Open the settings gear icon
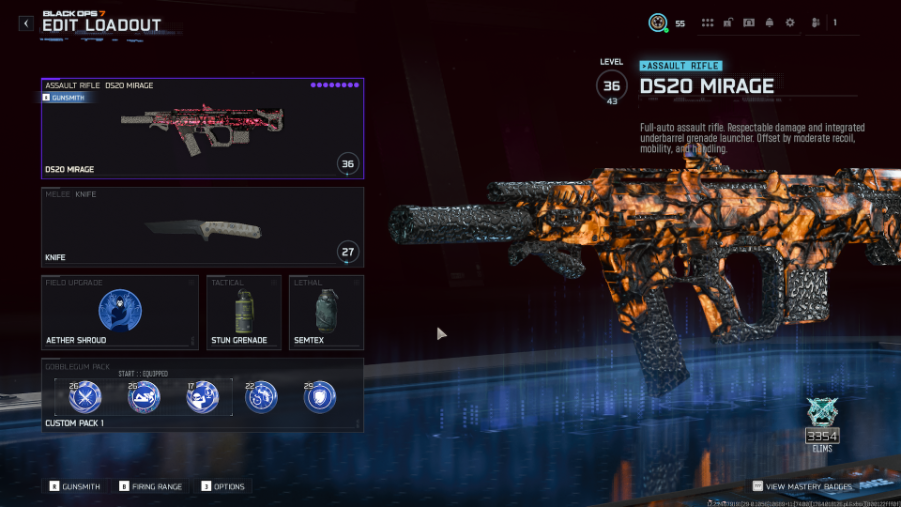Viewport: 901px width, 507px height. click(790, 23)
